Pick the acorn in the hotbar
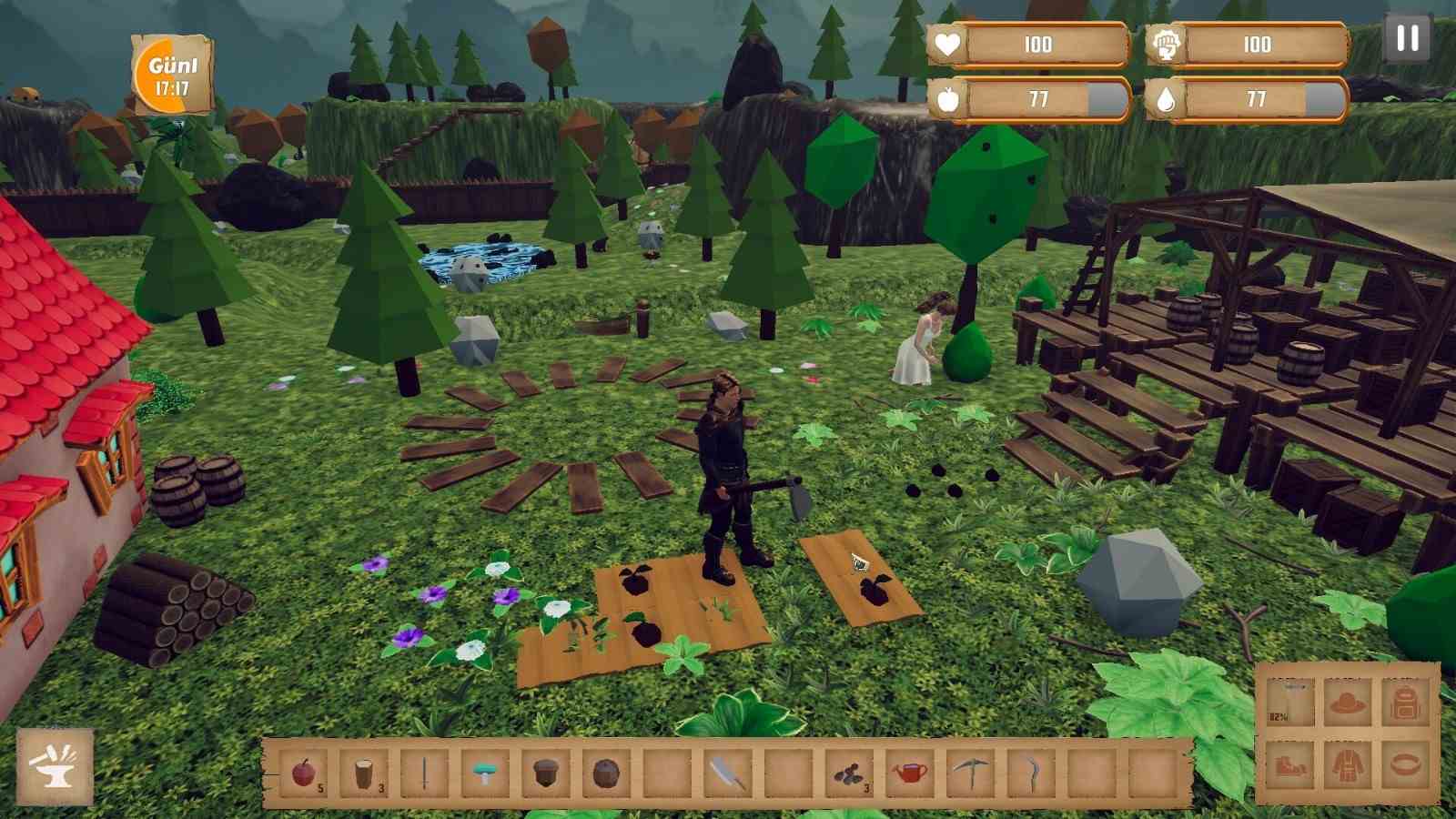 [545, 773]
